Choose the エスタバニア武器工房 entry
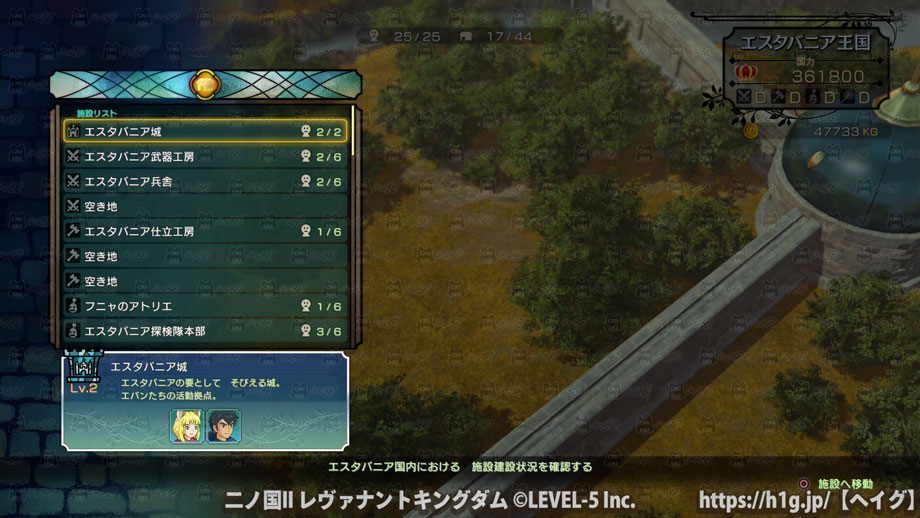Viewport: 920px width, 518px height. click(x=205, y=157)
